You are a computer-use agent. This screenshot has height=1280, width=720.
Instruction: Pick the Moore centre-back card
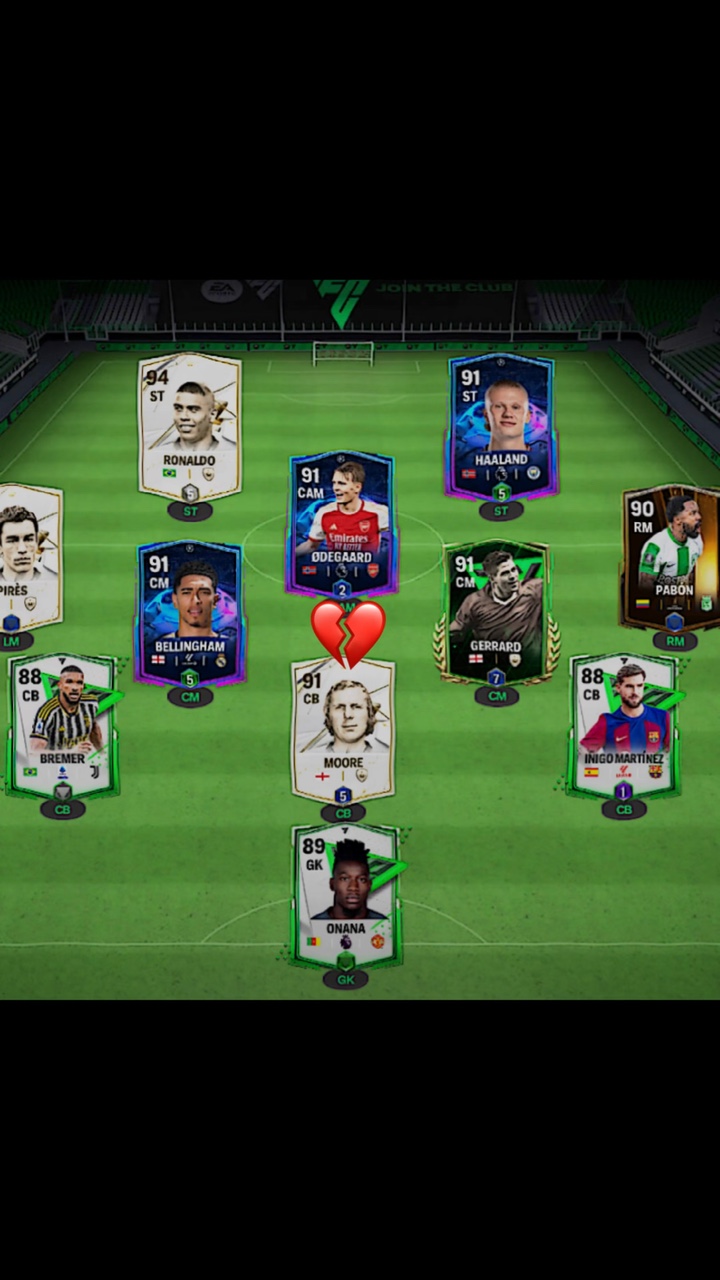pos(343,730)
